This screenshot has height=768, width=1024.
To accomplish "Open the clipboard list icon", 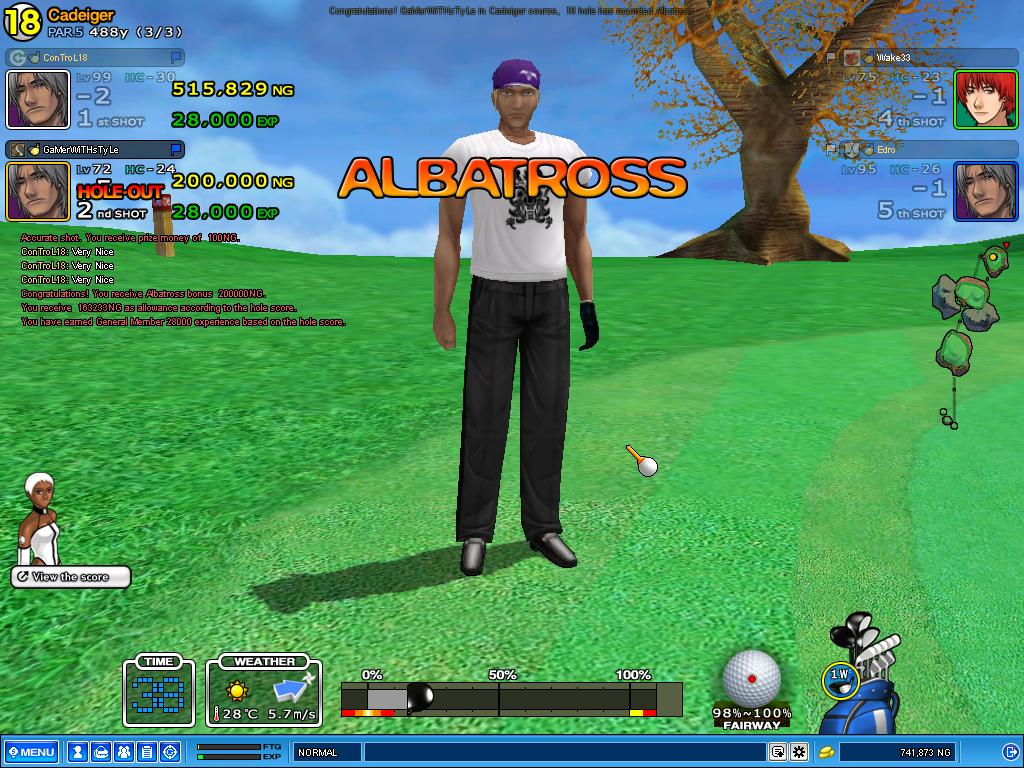I will [x=146, y=752].
